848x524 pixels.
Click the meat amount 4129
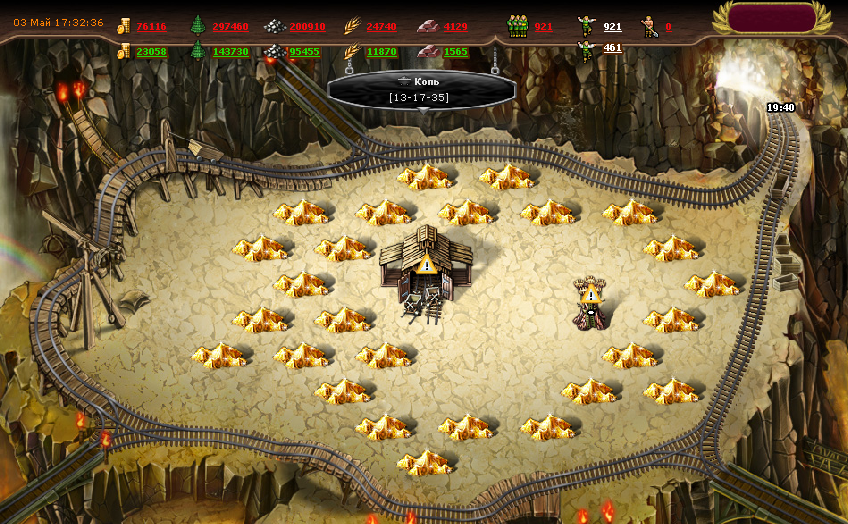455,26
